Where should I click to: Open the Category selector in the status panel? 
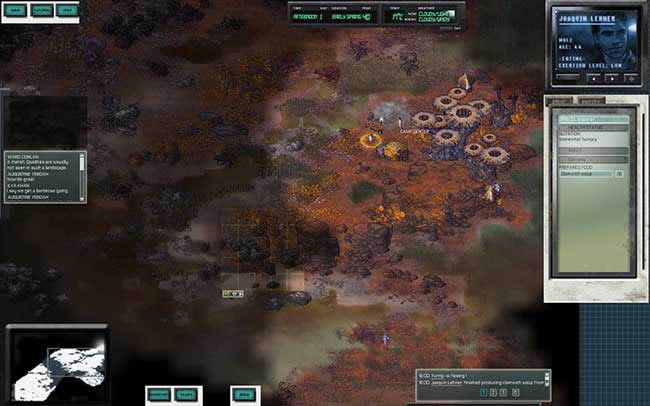[591, 158]
